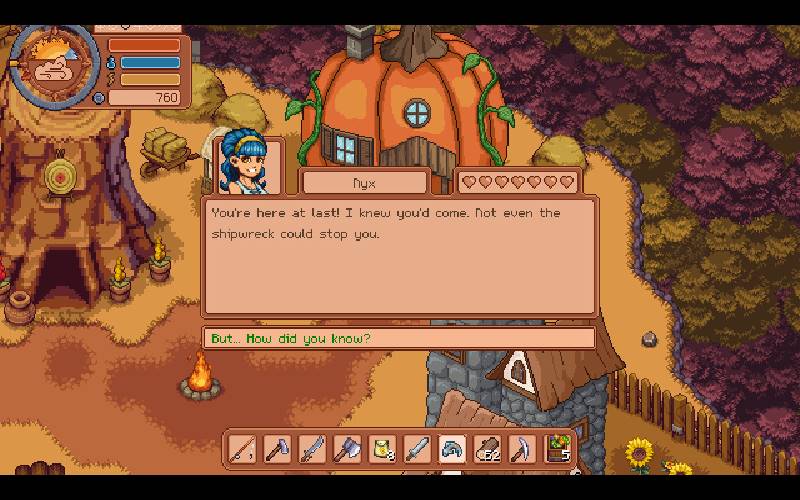Select the curved blade hotbar slot
Screen dimensions: 800x500
tap(312, 449)
